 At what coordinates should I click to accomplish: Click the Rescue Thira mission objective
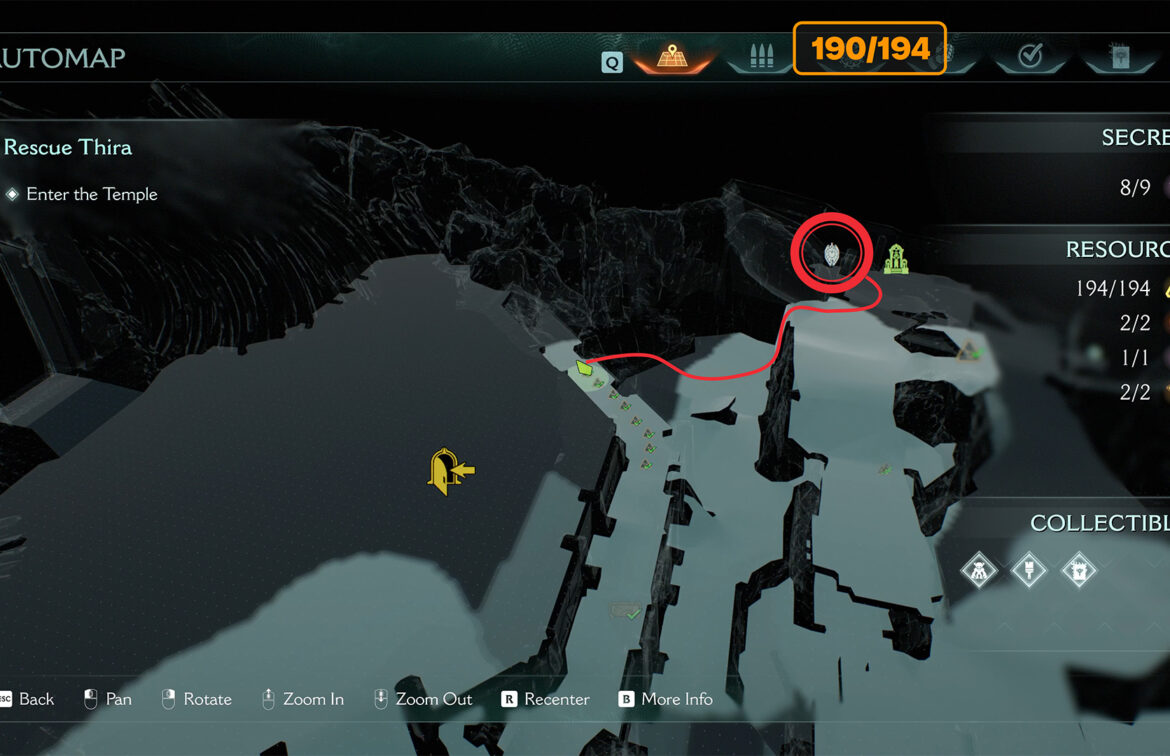[68, 147]
